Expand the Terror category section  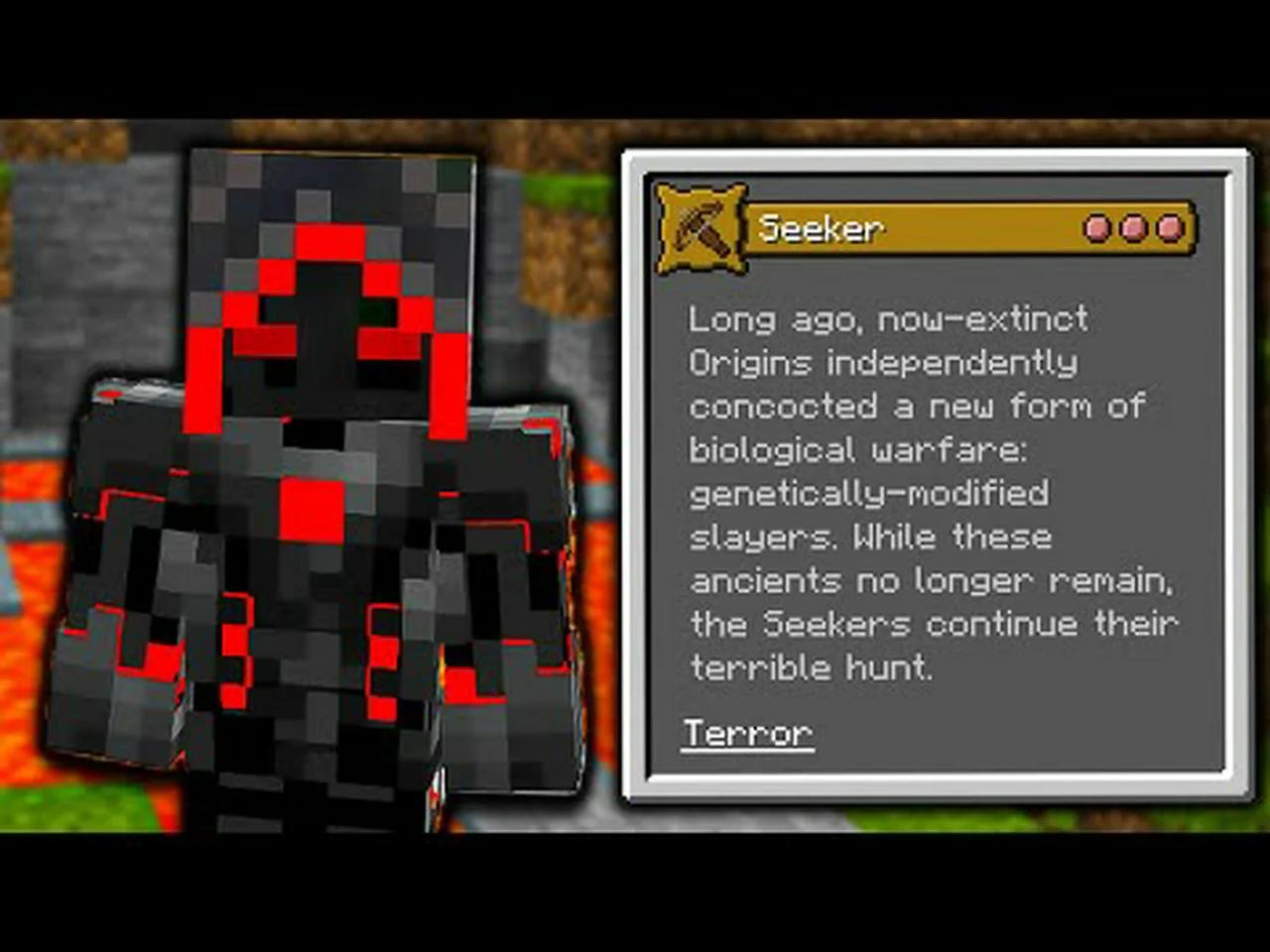(747, 733)
